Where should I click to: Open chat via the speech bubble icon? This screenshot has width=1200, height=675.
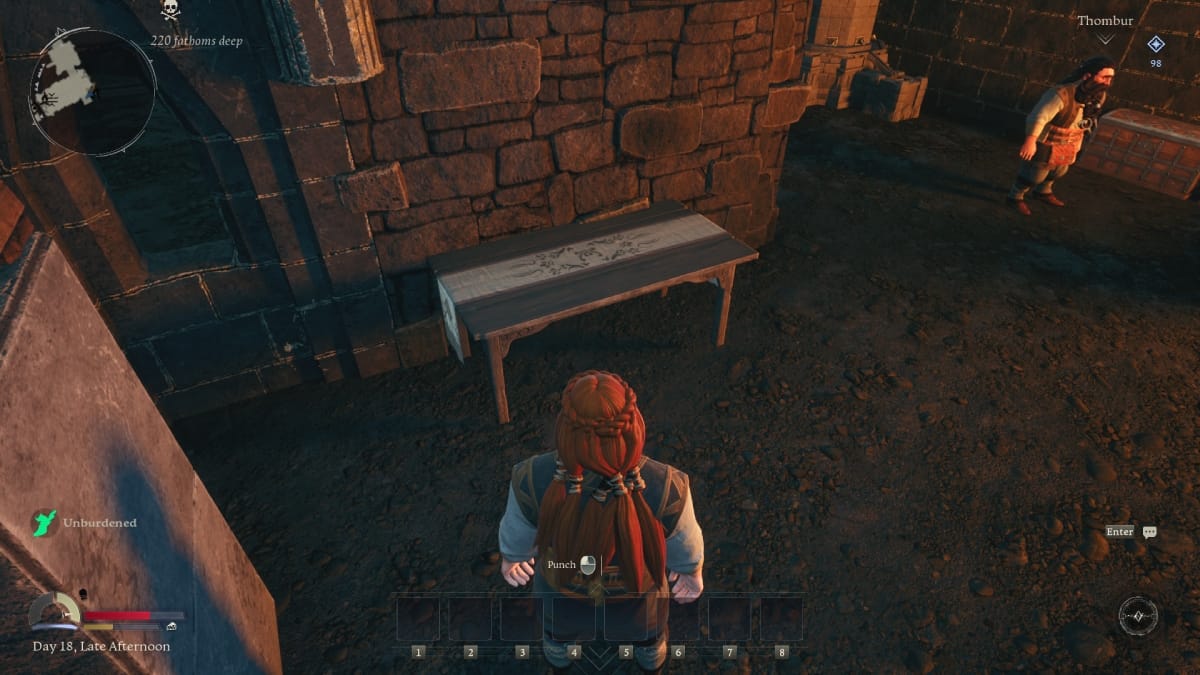coord(1150,532)
